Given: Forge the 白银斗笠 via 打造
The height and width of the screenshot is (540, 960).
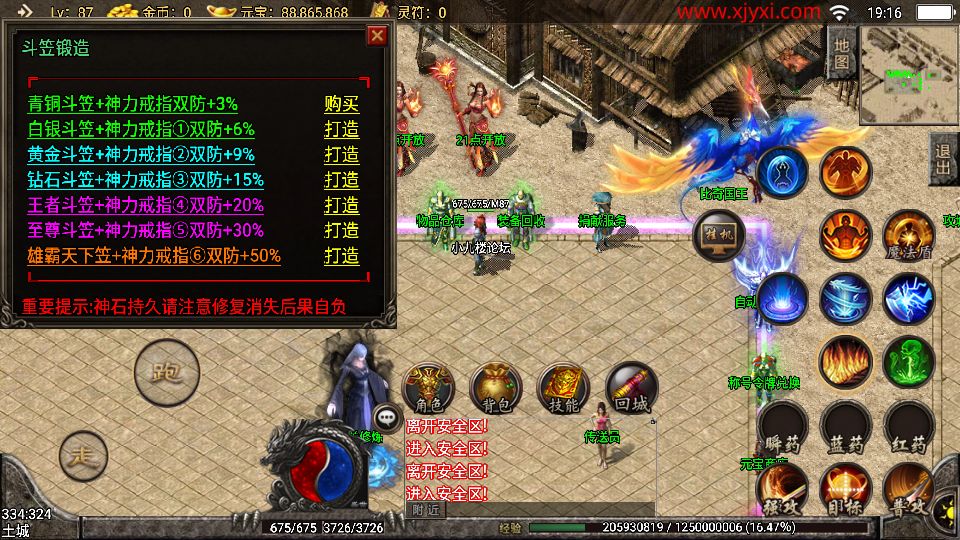Looking at the screenshot, I should point(341,129).
